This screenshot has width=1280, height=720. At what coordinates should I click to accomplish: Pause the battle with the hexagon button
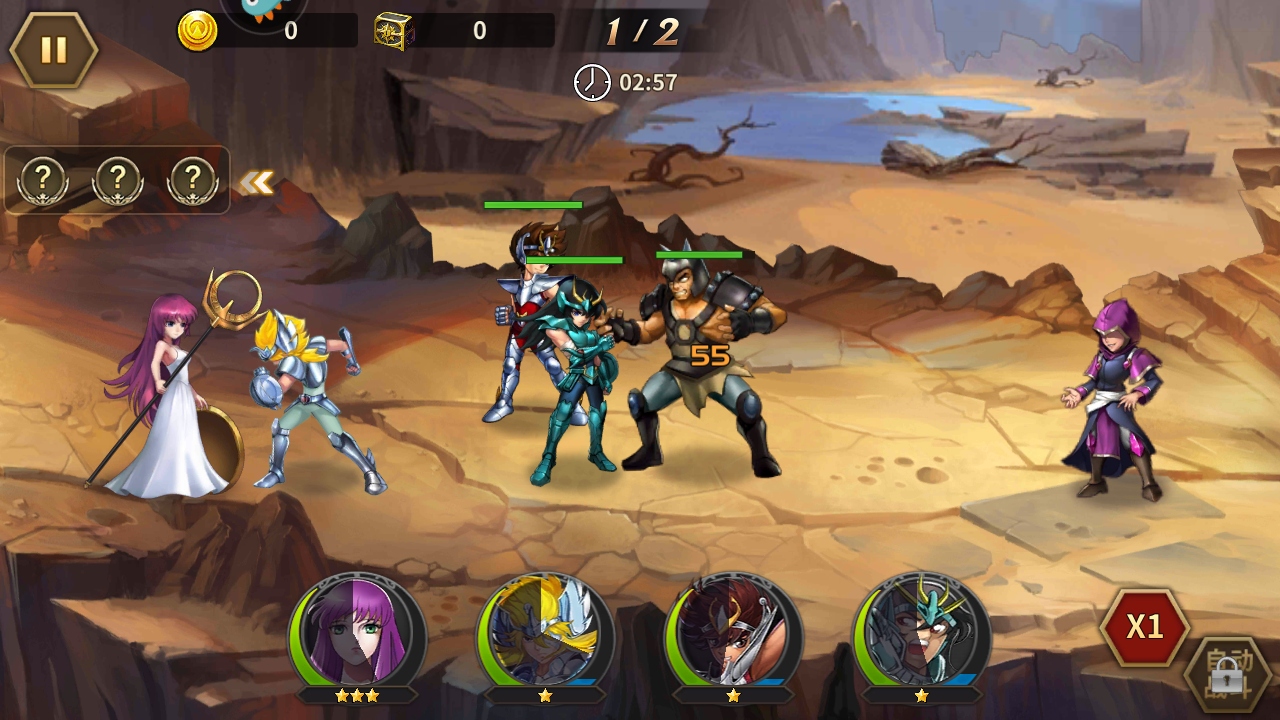pyautogui.click(x=53, y=50)
